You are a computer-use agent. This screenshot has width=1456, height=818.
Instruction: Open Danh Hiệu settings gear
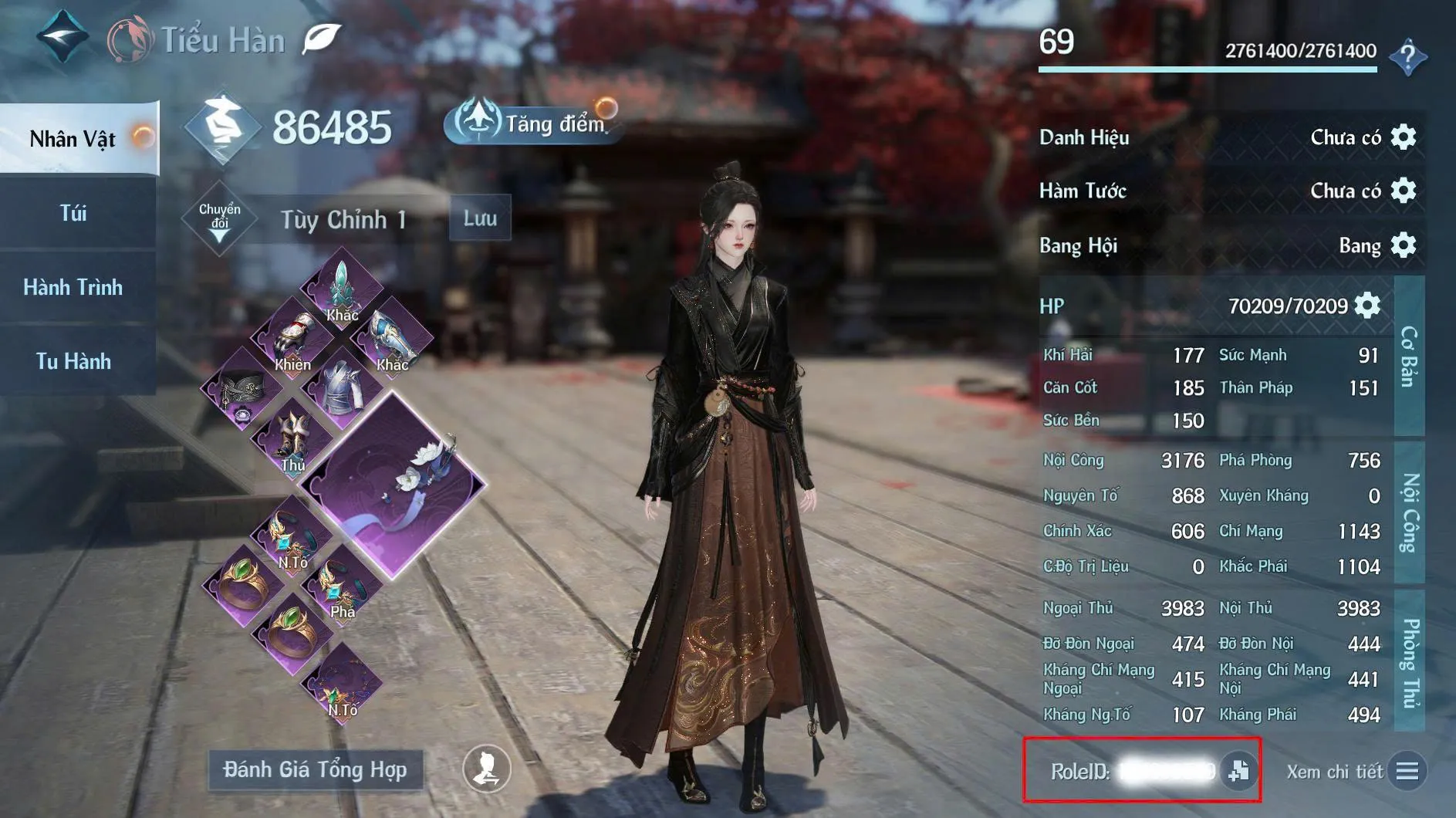click(x=1403, y=137)
